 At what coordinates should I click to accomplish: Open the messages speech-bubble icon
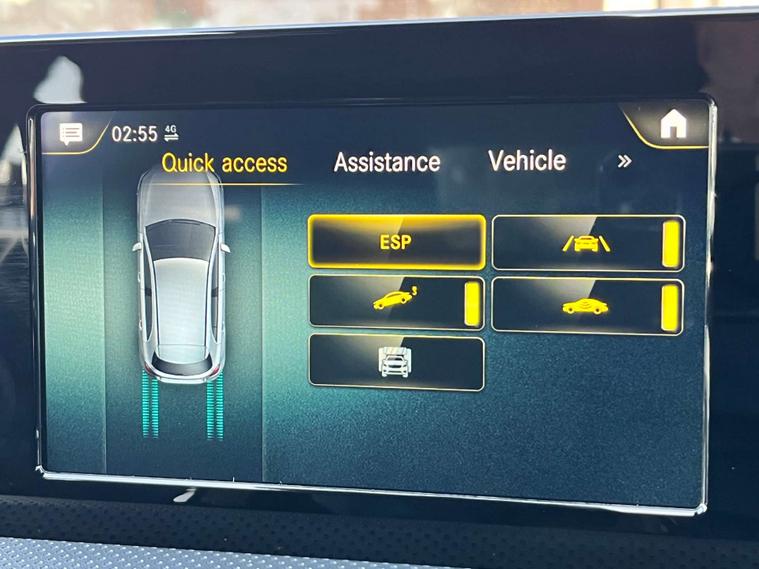pyautogui.click(x=72, y=133)
